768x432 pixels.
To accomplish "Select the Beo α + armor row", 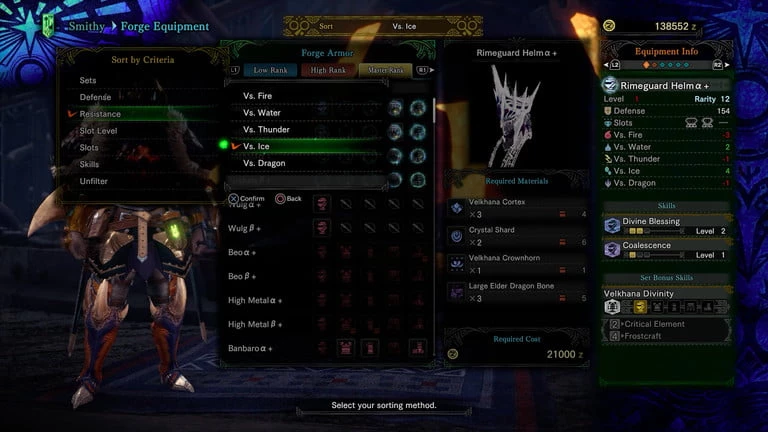I will tap(241, 252).
